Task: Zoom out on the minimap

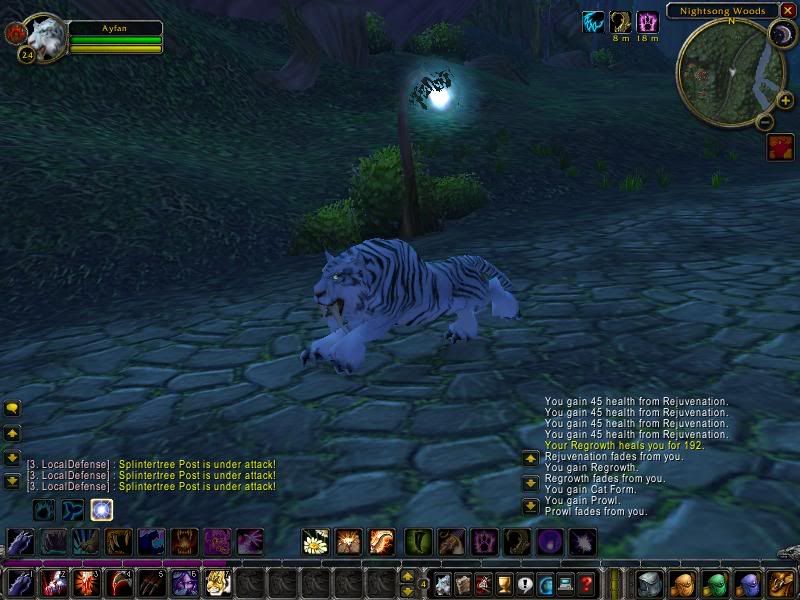Action: [x=764, y=122]
